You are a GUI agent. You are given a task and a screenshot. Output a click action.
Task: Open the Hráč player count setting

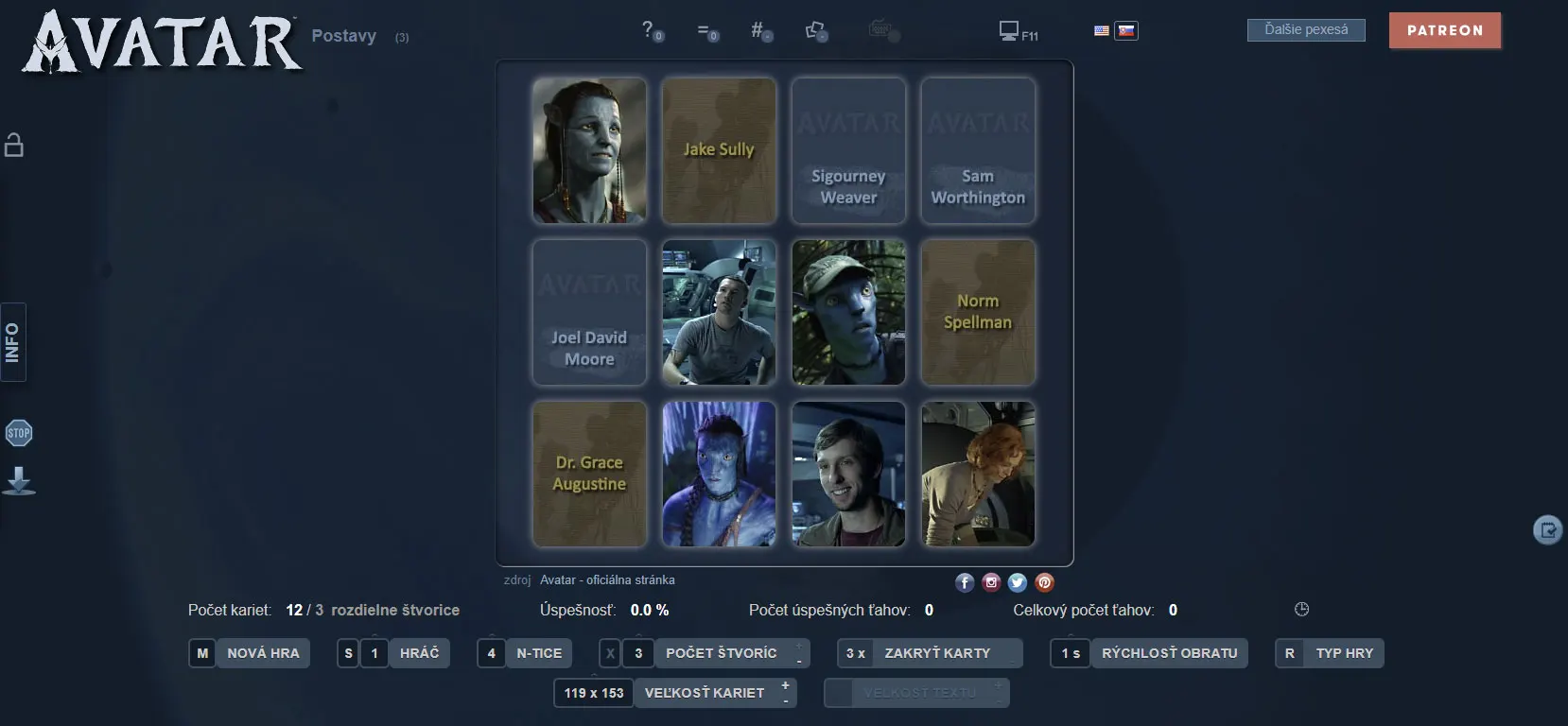419,653
